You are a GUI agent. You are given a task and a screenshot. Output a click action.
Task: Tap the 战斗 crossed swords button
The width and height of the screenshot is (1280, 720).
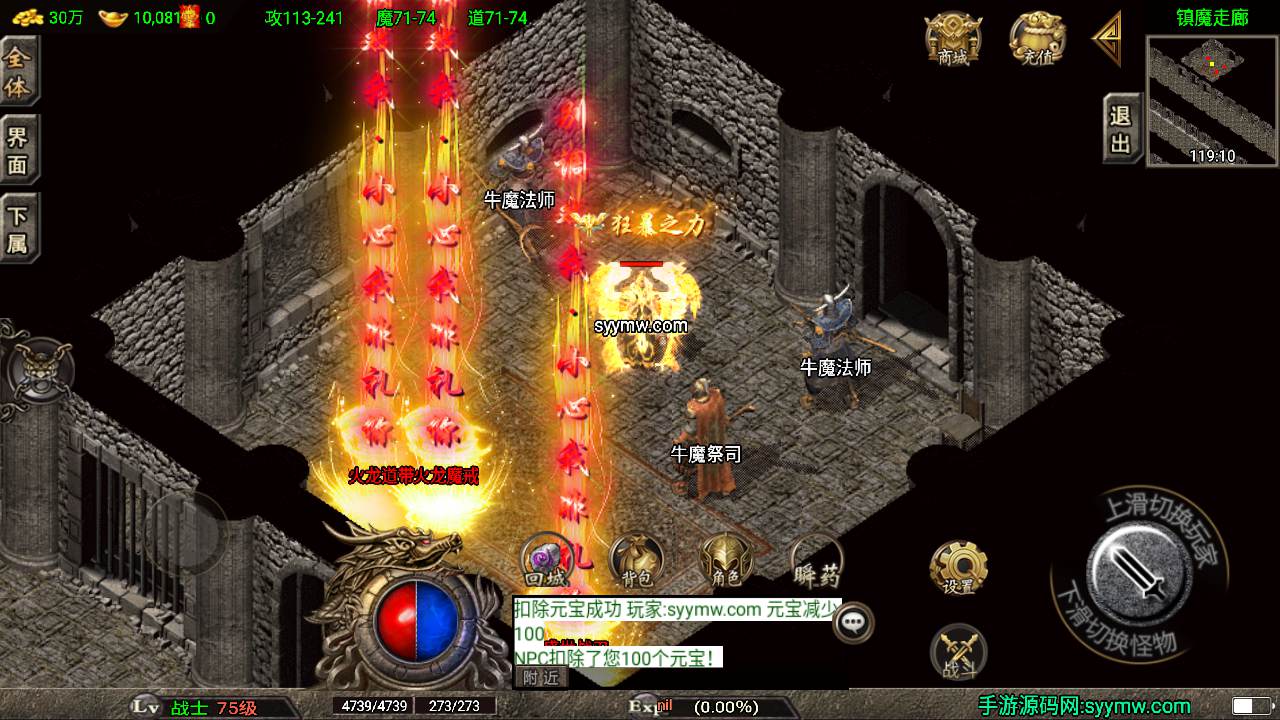tap(958, 652)
